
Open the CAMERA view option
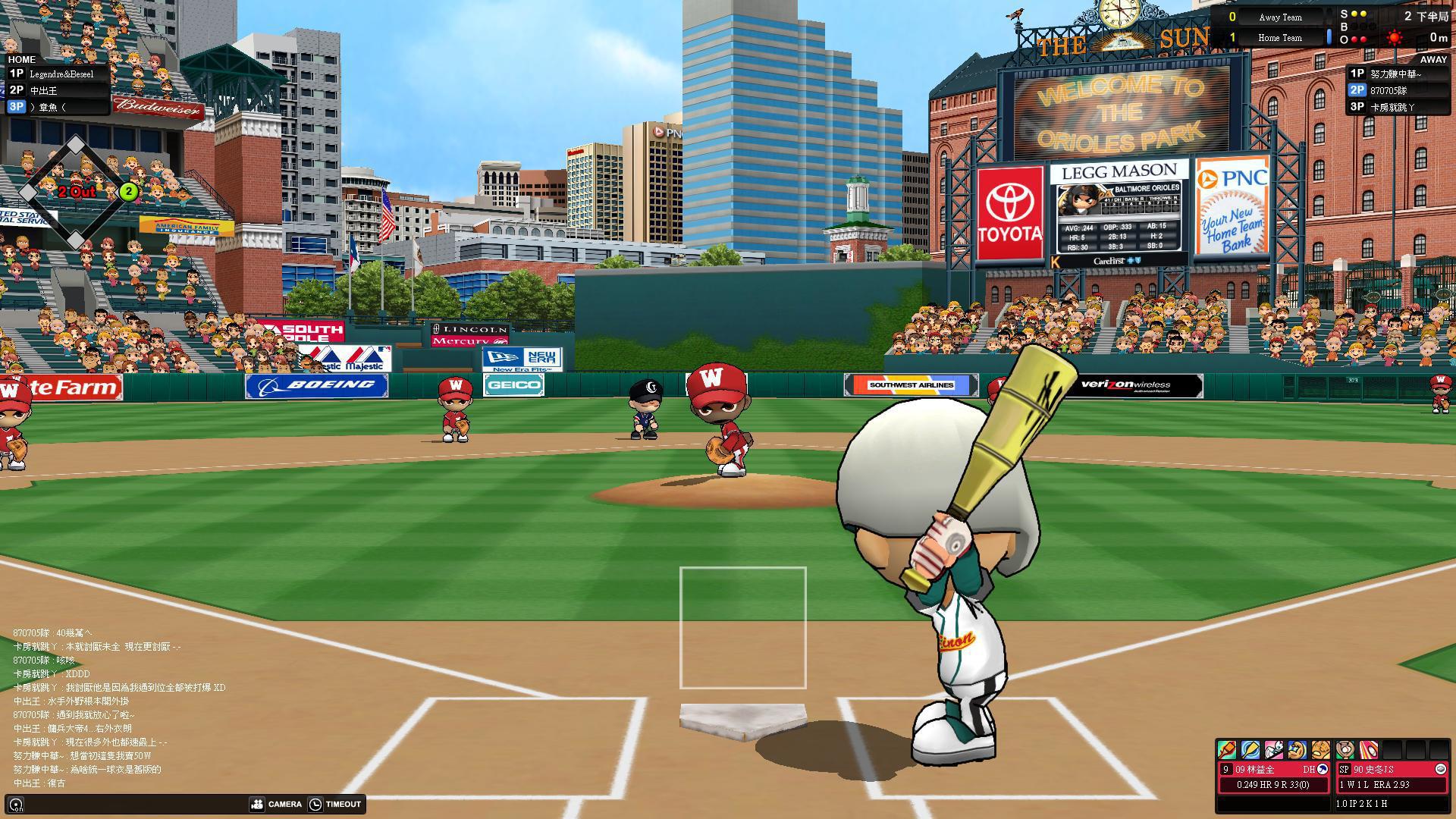click(x=277, y=804)
